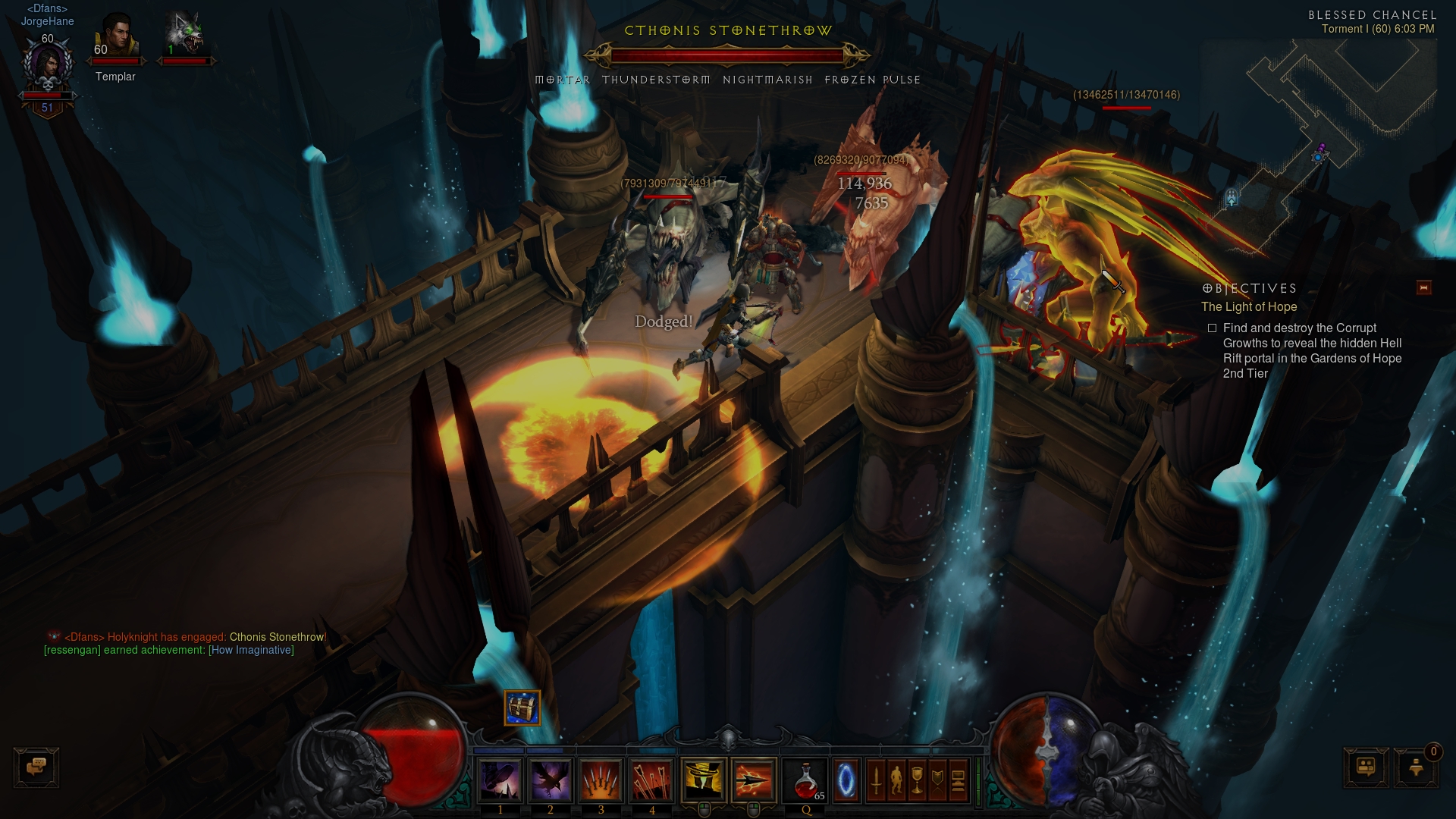Cast the rain of arrows skill

[651, 780]
